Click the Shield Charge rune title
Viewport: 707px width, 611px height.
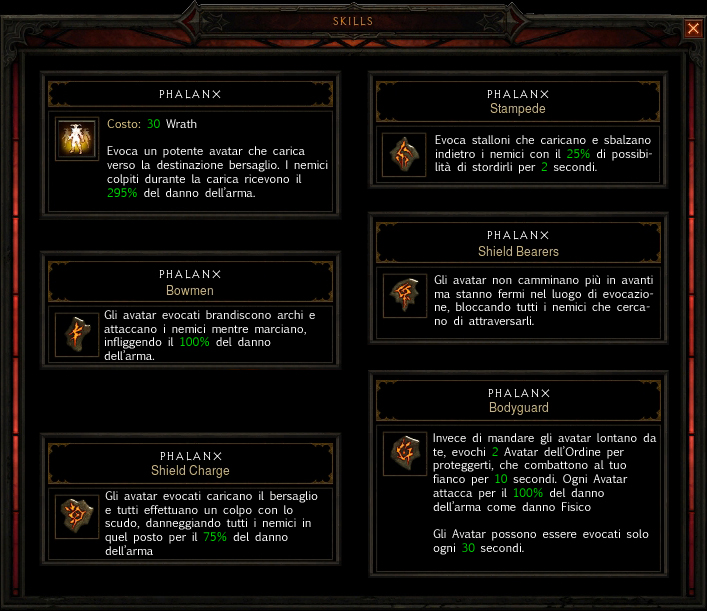190,471
